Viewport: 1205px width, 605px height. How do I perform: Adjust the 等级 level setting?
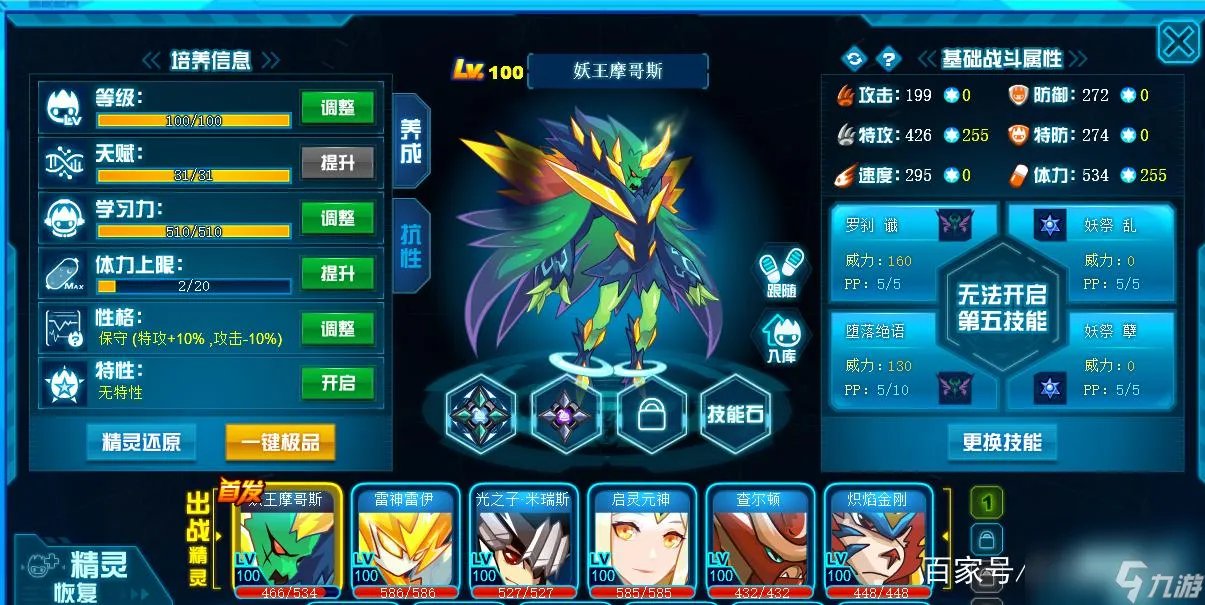point(337,108)
